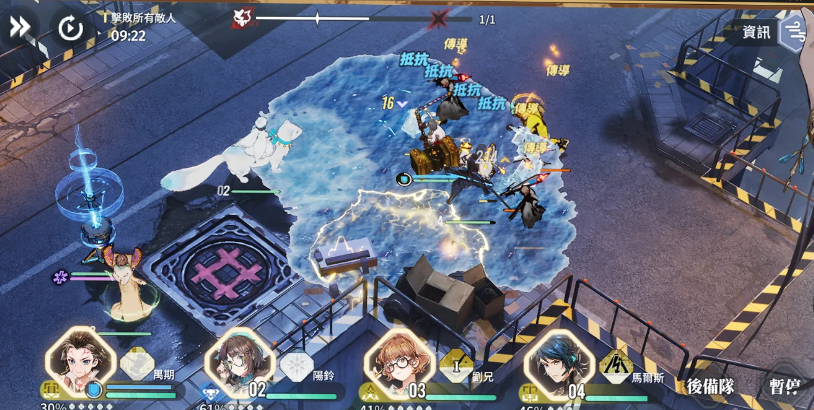Screen dimensions: 814x410
Task: Select 禺期 character portrait
Action: 80,362
